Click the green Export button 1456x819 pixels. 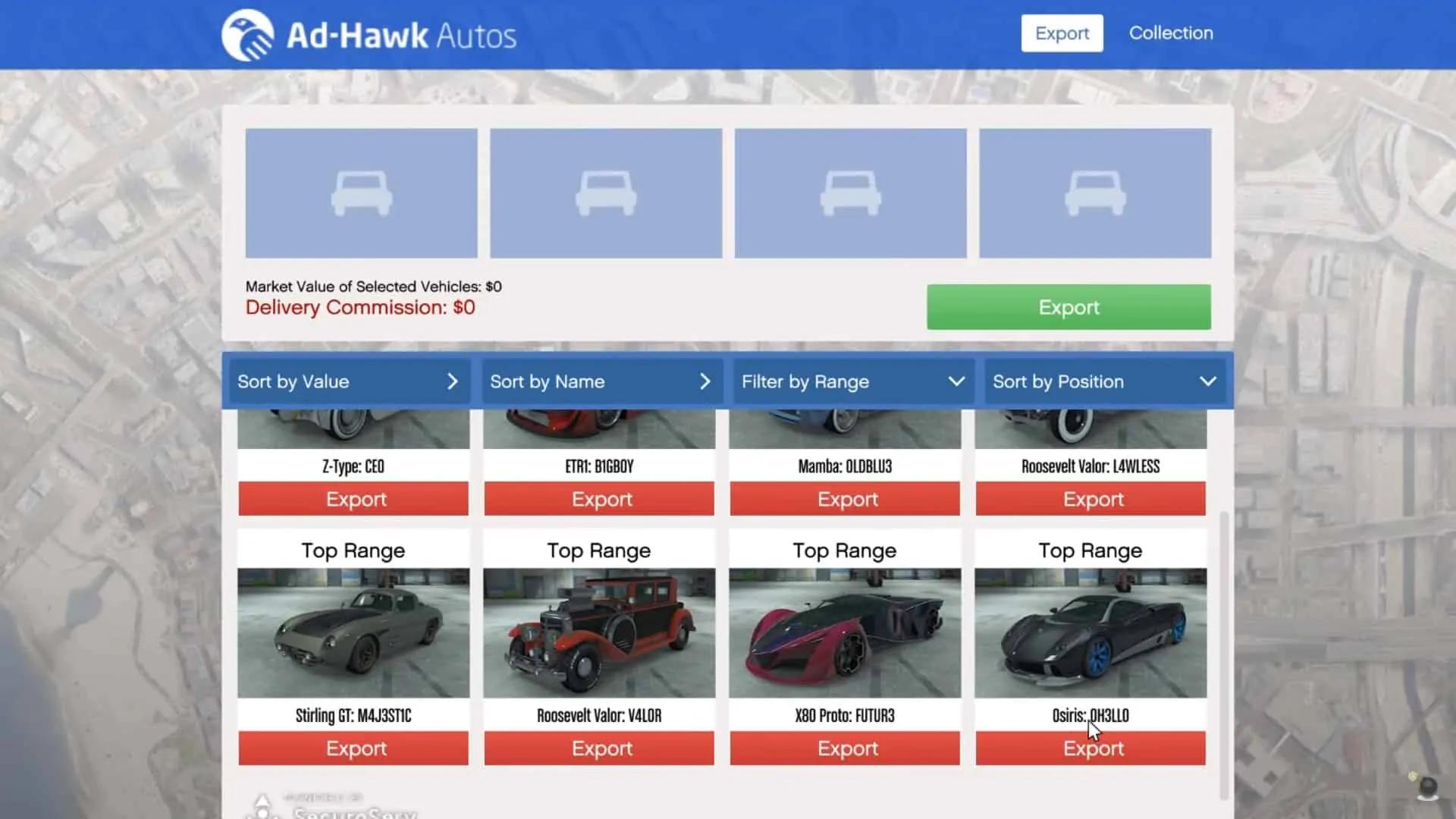[x=1068, y=306]
